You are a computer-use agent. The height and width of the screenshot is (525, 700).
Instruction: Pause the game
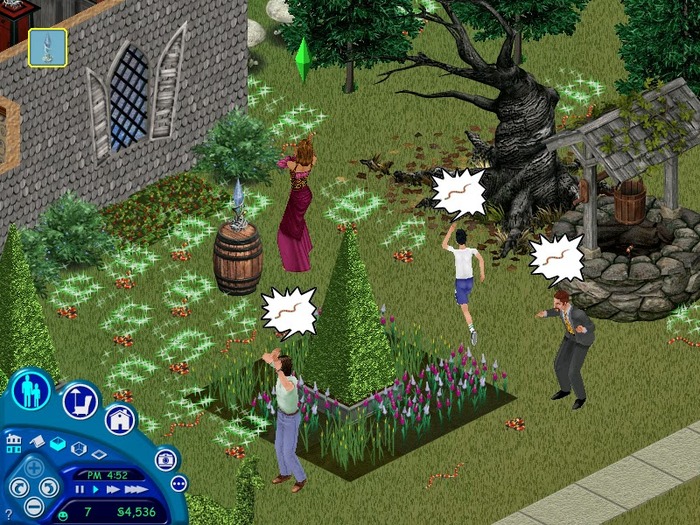tap(81, 490)
